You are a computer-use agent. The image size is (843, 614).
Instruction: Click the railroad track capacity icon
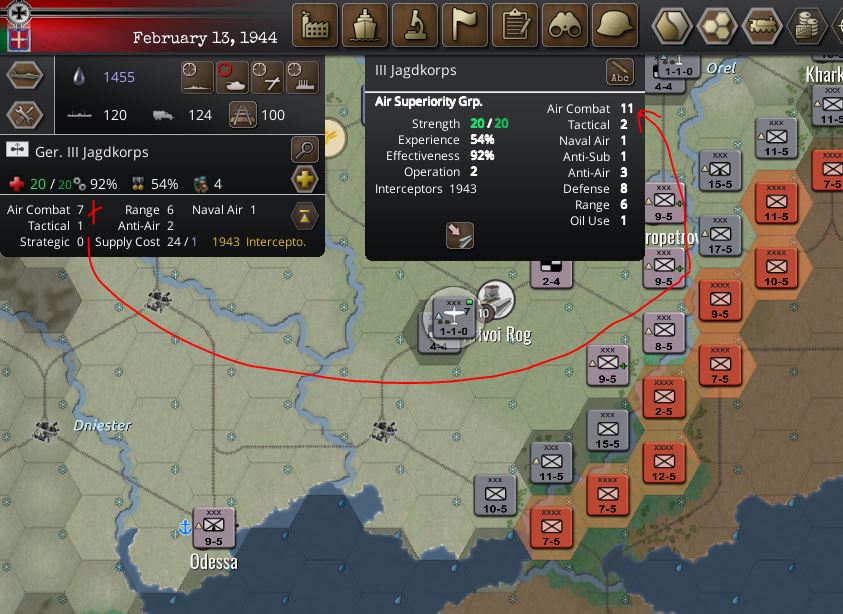pos(243,115)
